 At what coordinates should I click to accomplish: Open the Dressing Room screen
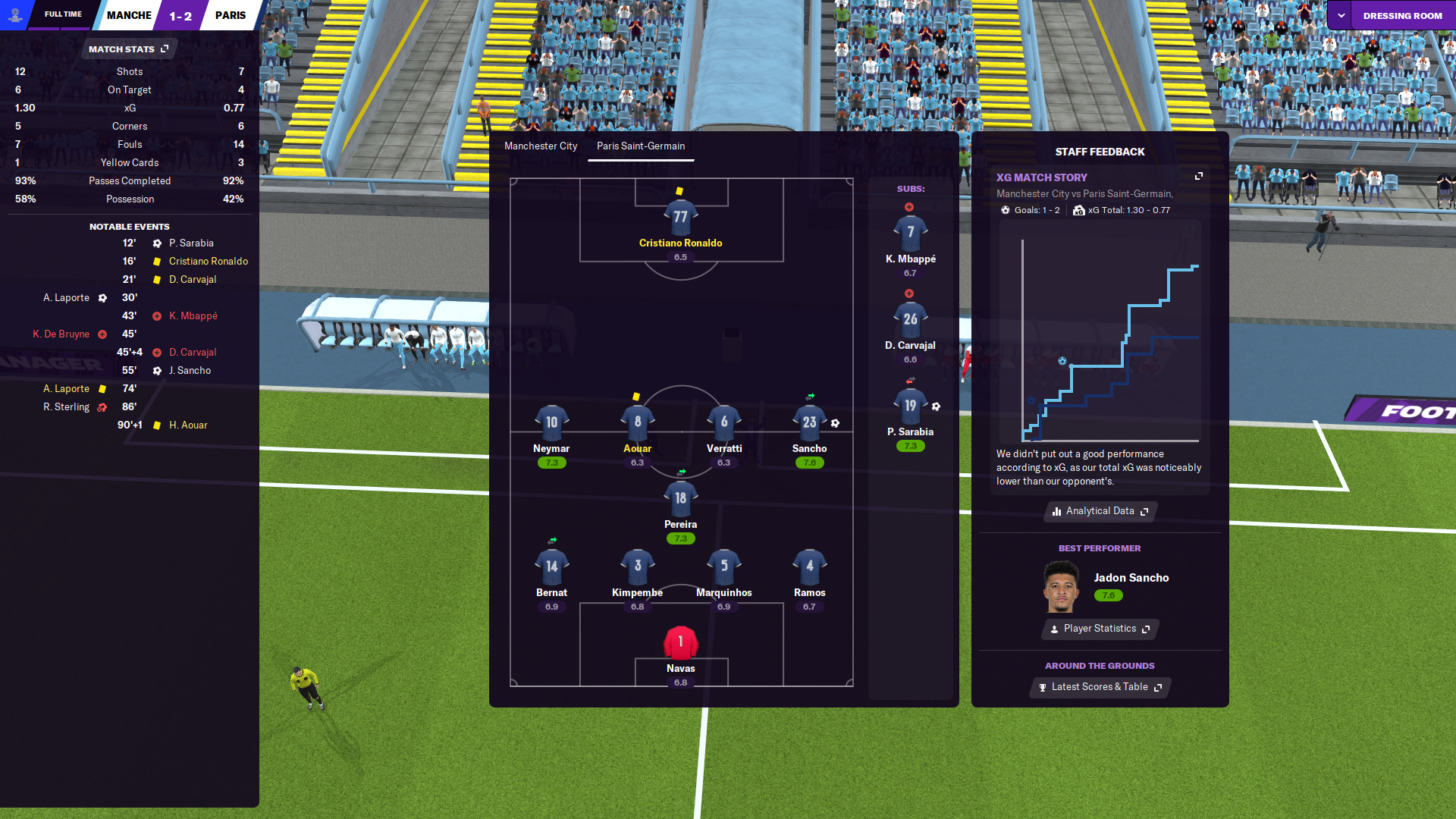[x=1402, y=15]
